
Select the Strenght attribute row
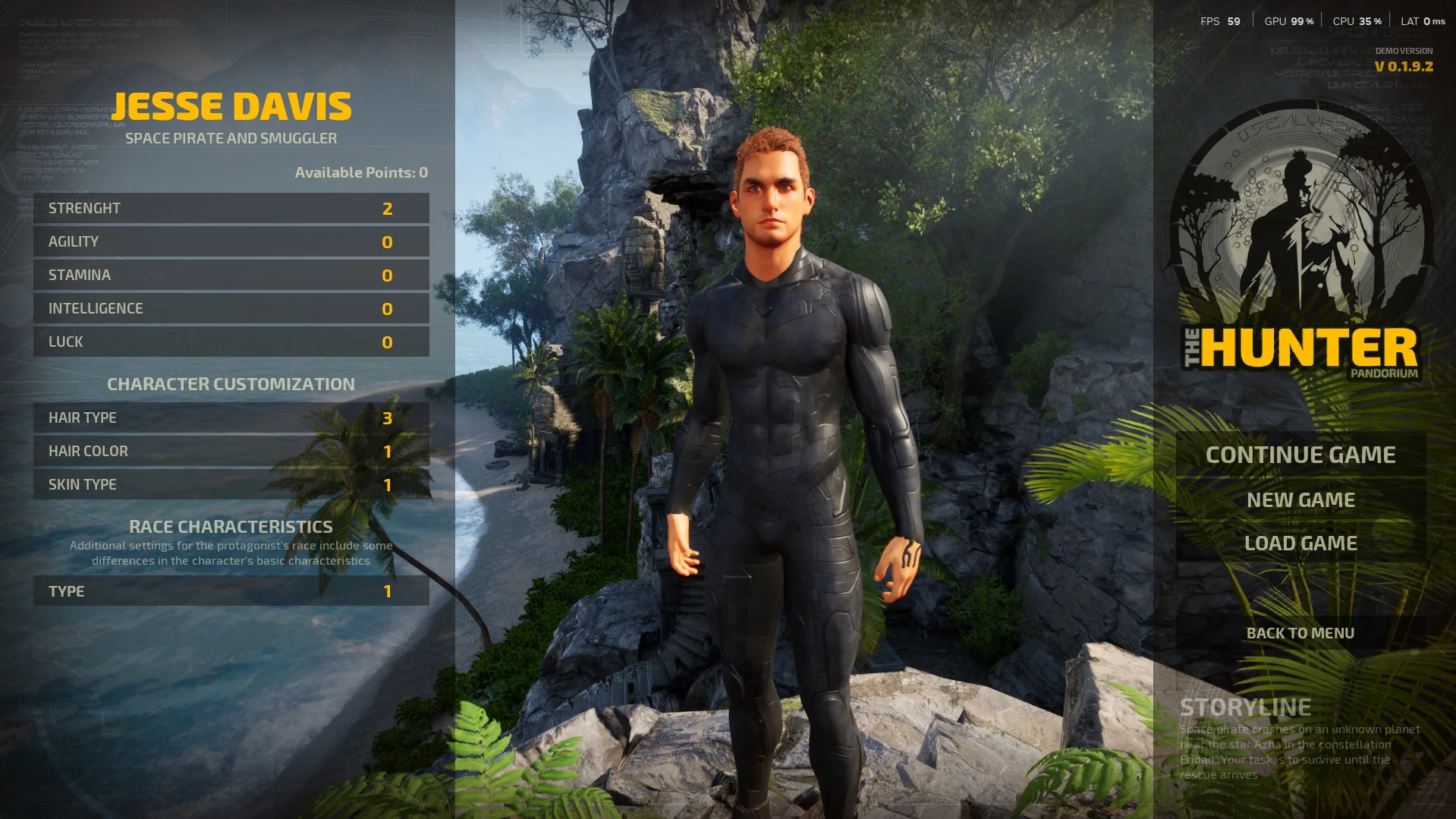[231, 208]
